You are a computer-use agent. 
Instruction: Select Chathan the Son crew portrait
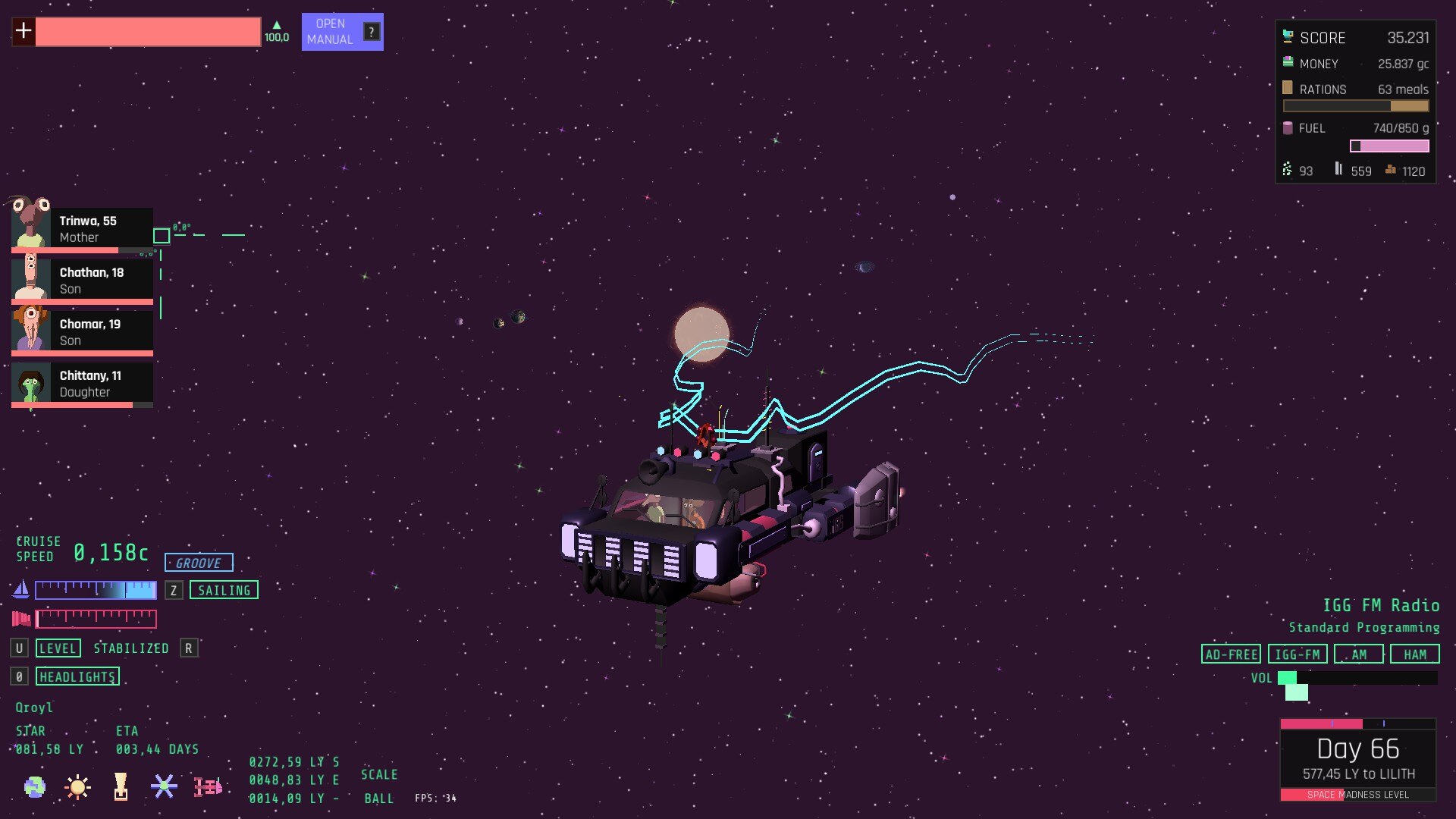(82, 280)
